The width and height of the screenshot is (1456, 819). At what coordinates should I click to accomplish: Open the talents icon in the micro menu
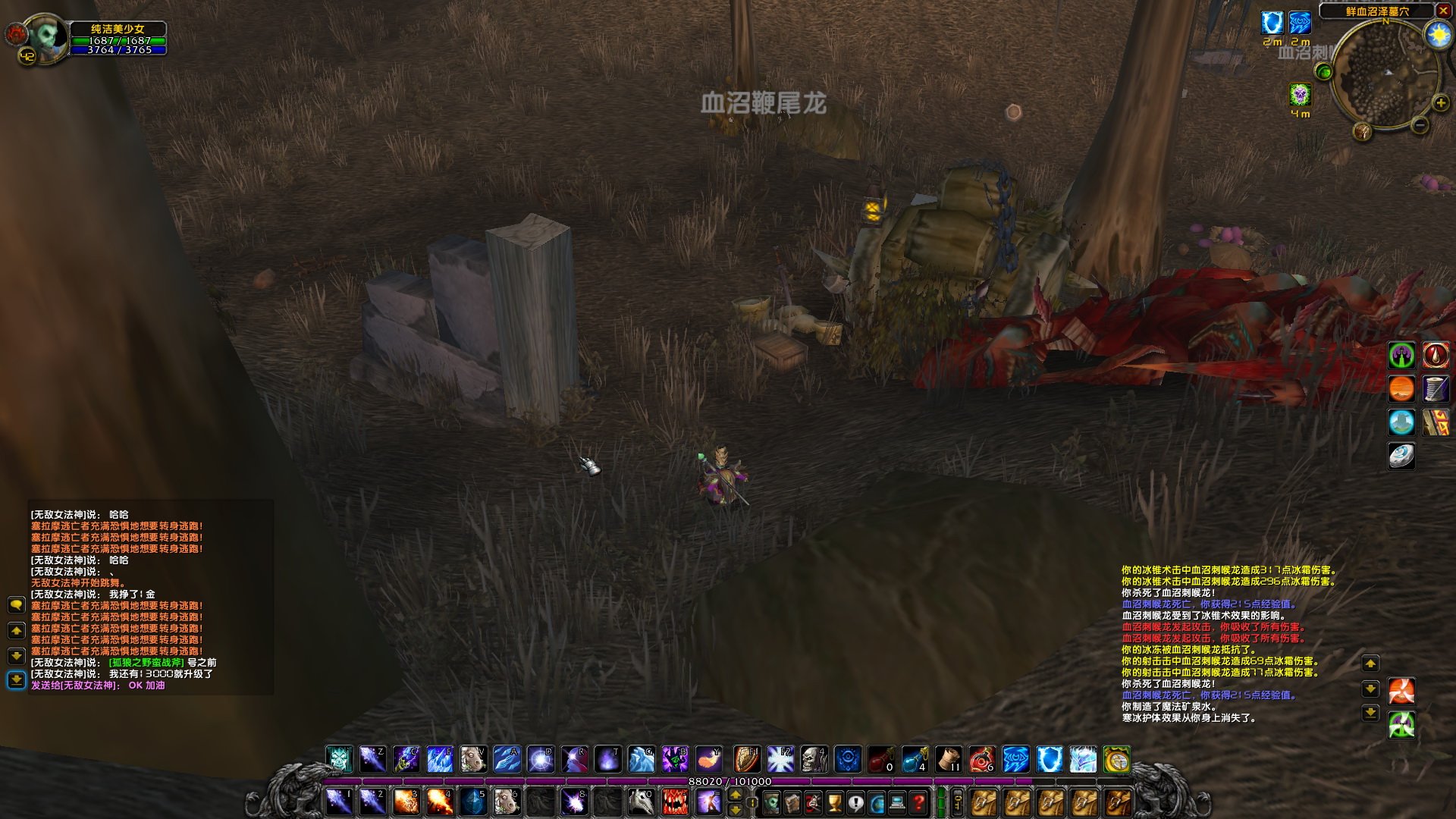pos(813,802)
